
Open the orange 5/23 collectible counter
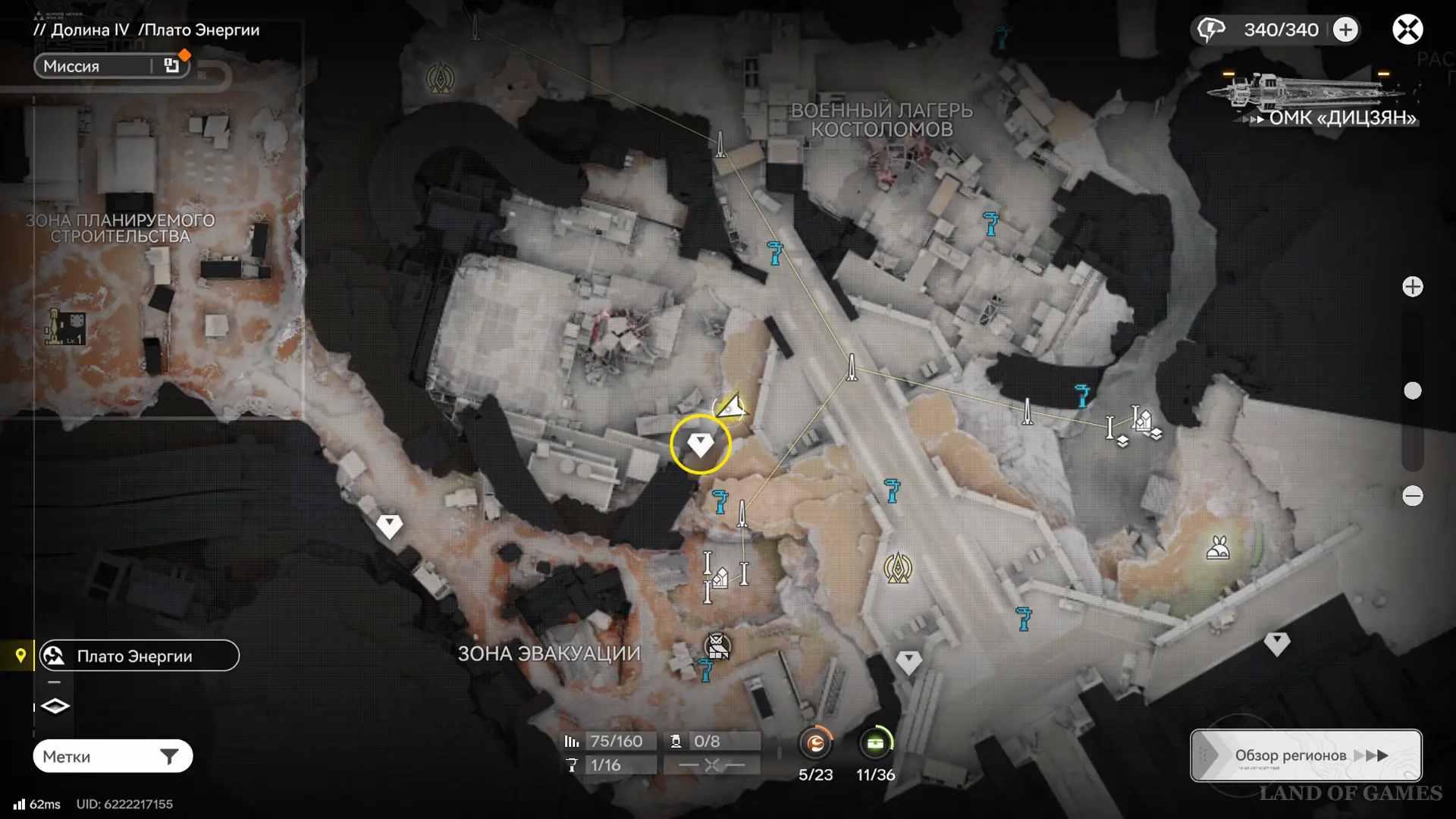coord(815,744)
